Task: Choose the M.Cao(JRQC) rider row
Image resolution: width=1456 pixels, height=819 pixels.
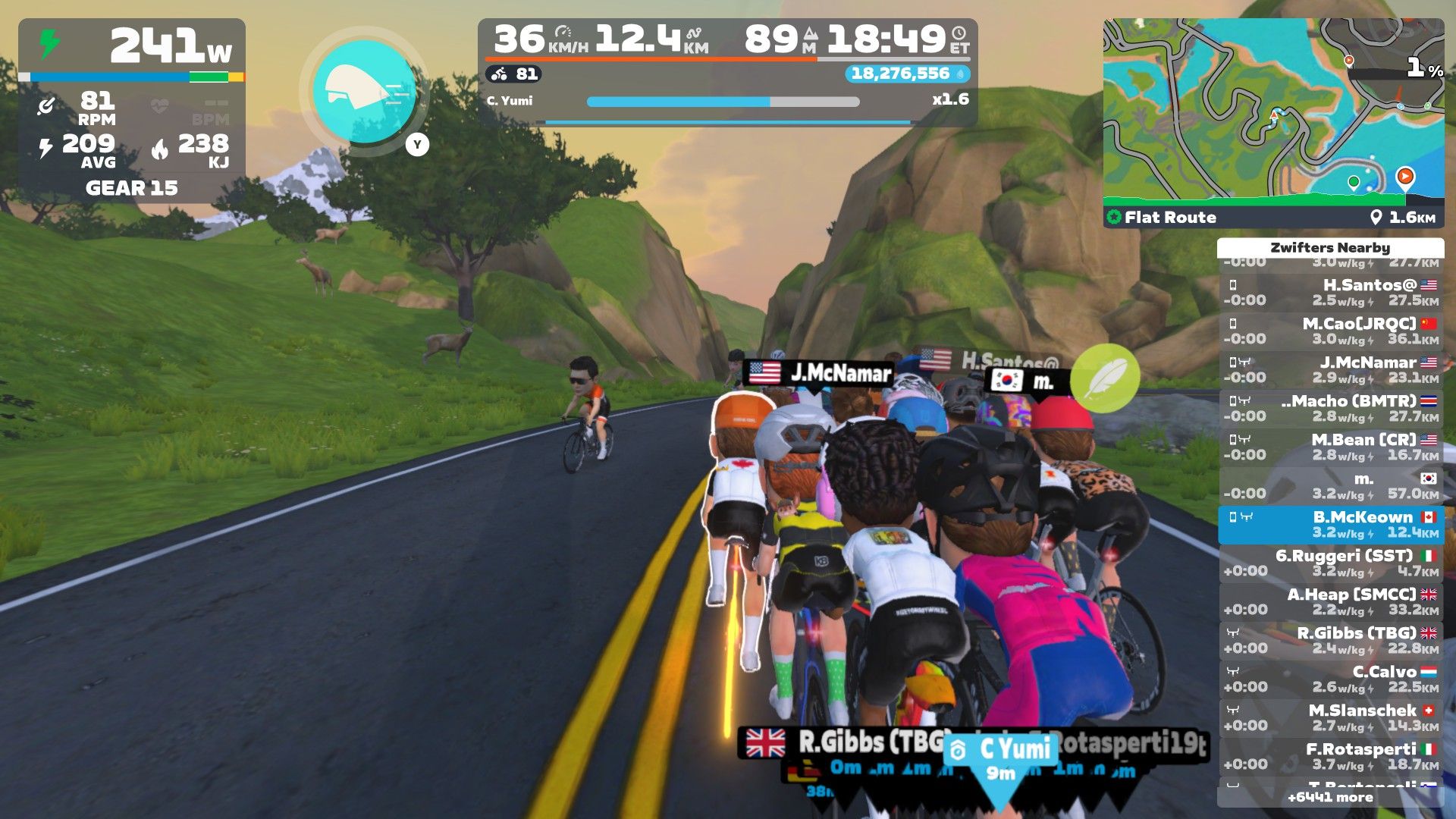Action: tap(1331, 331)
